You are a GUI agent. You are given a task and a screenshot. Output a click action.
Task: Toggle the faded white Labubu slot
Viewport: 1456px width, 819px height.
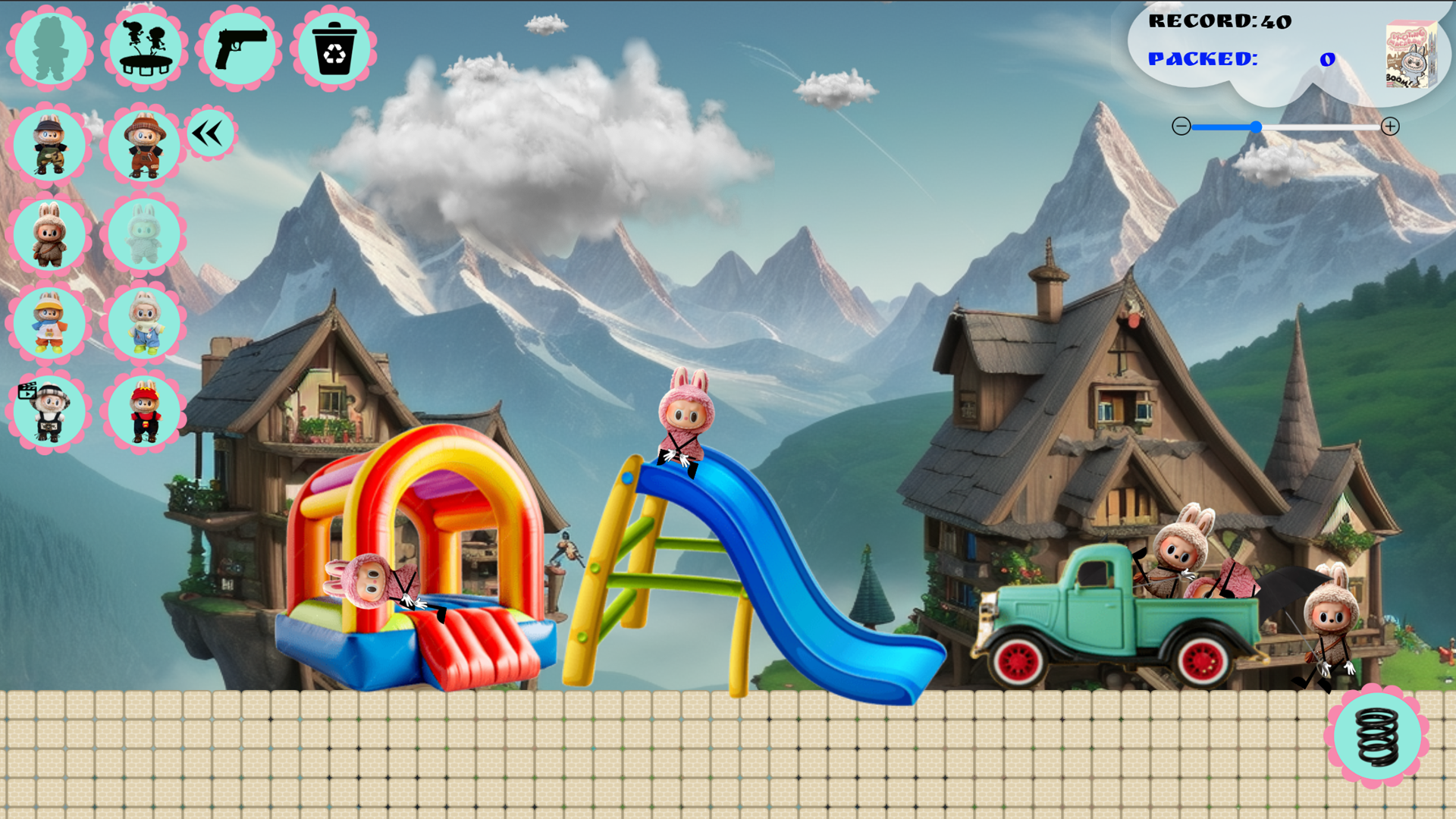click(x=144, y=235)
